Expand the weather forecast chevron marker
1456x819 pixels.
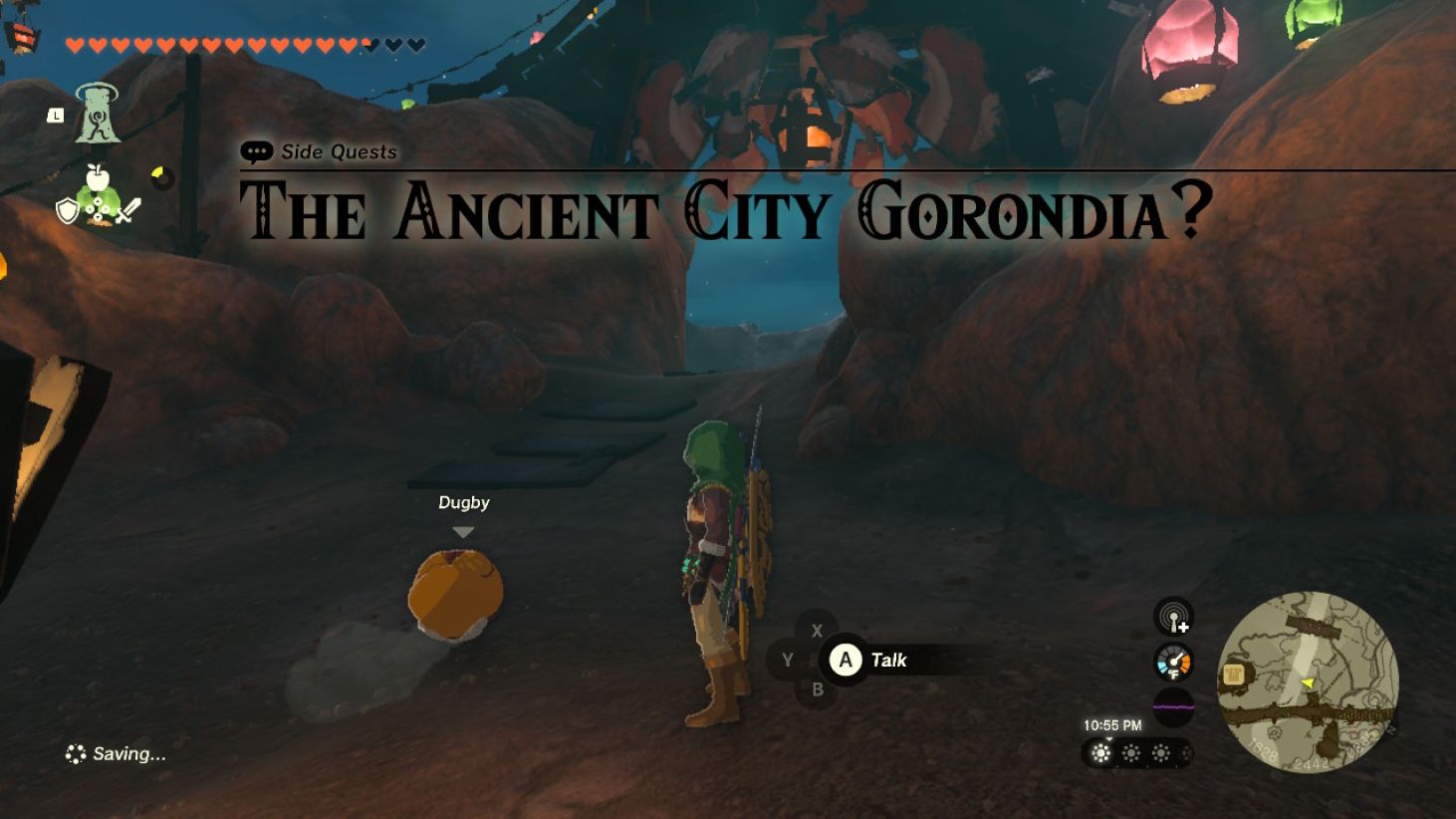click(1108, 739)
